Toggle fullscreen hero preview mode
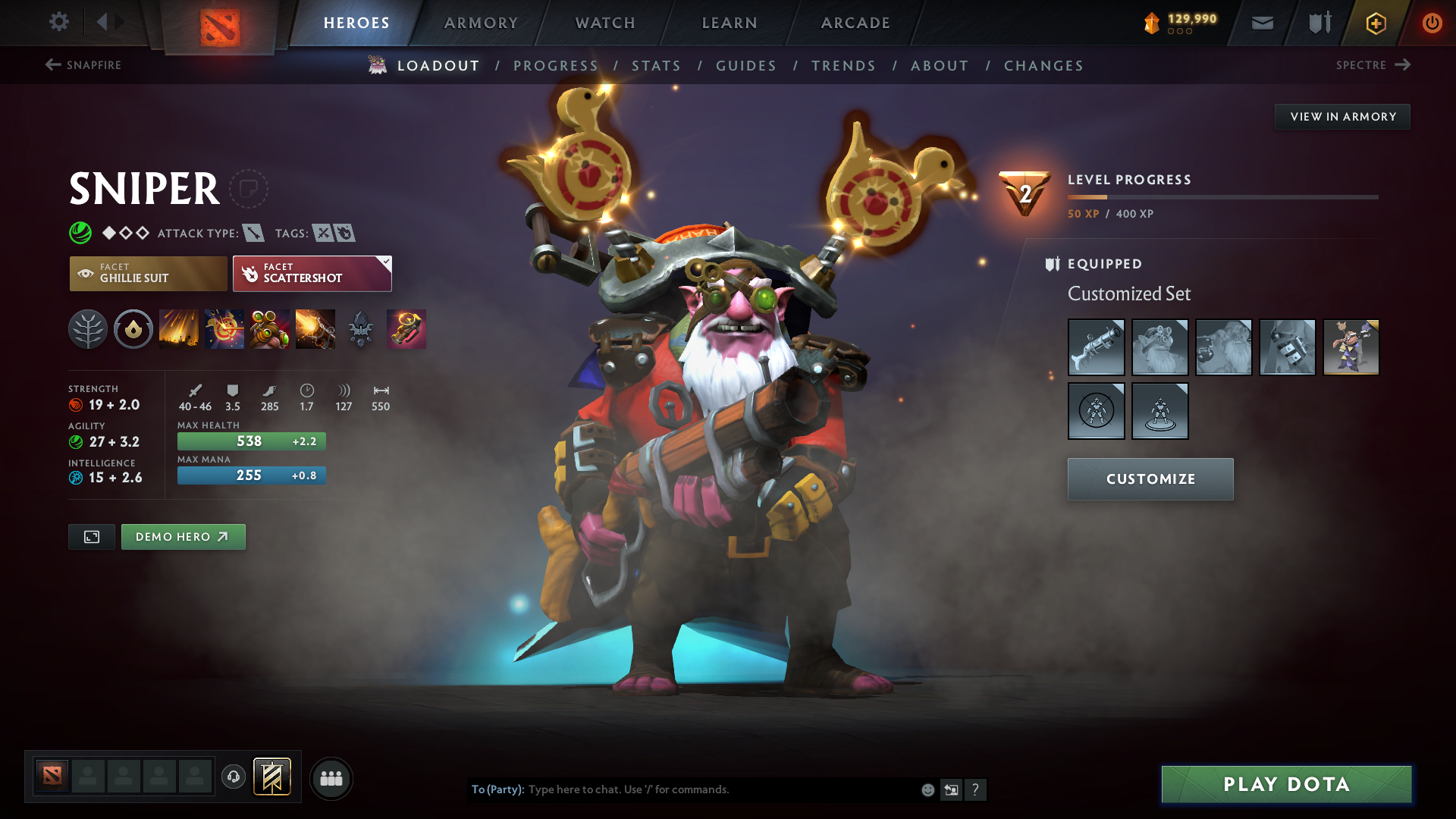1456x819 pixels. [x=91, y=536]
